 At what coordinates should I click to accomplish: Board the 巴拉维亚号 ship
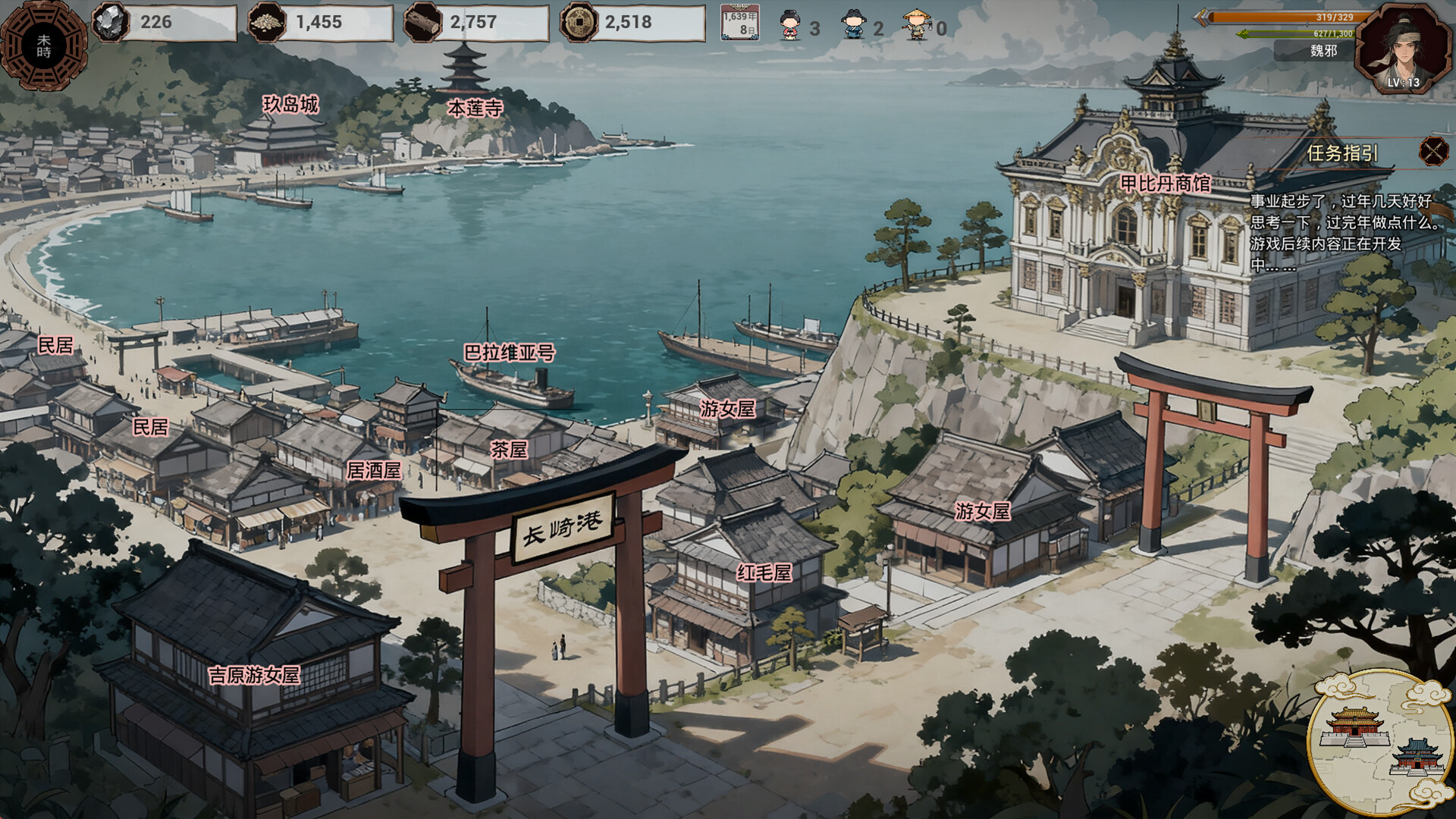pos(510,353)
